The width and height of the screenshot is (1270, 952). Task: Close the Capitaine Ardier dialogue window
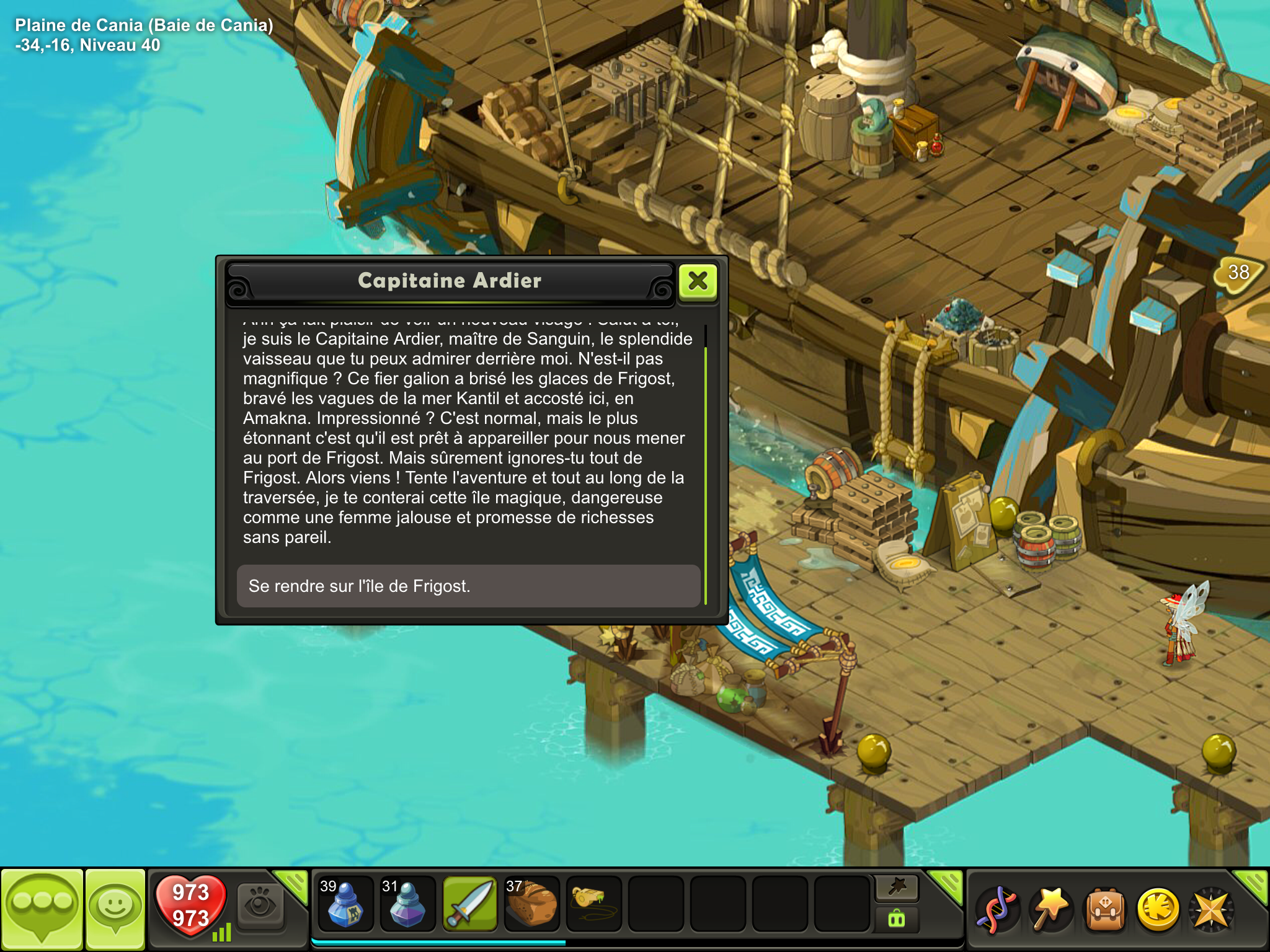(x=698, y=282)
